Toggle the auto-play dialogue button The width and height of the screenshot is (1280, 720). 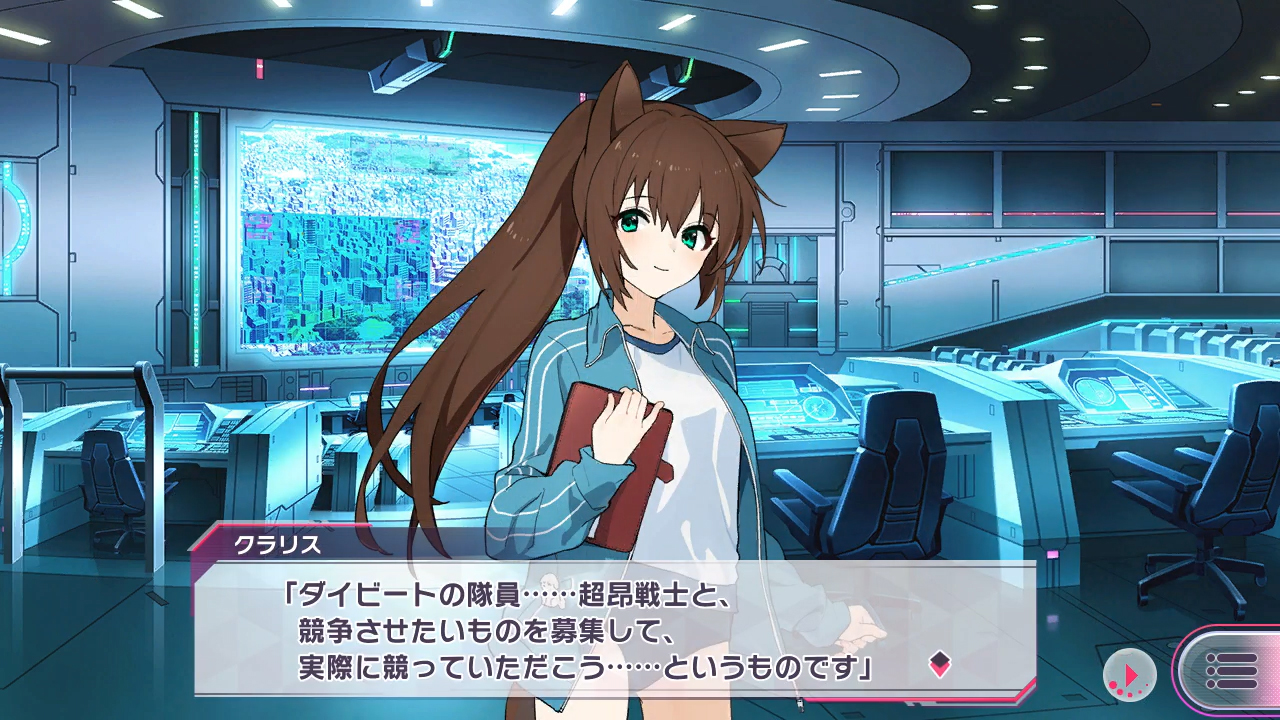(1129, 674)
